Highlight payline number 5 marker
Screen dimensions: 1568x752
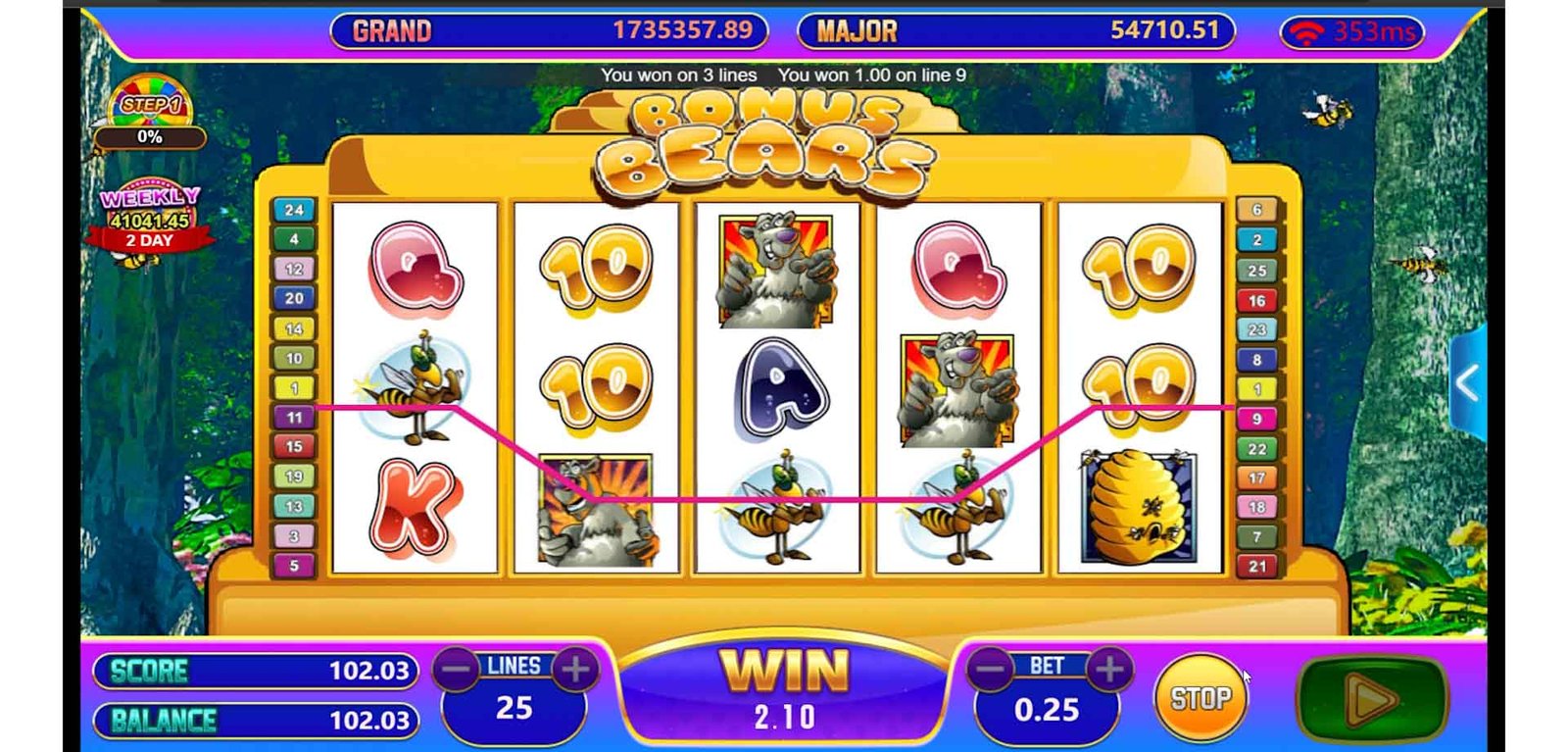click(x=293, y=566)
